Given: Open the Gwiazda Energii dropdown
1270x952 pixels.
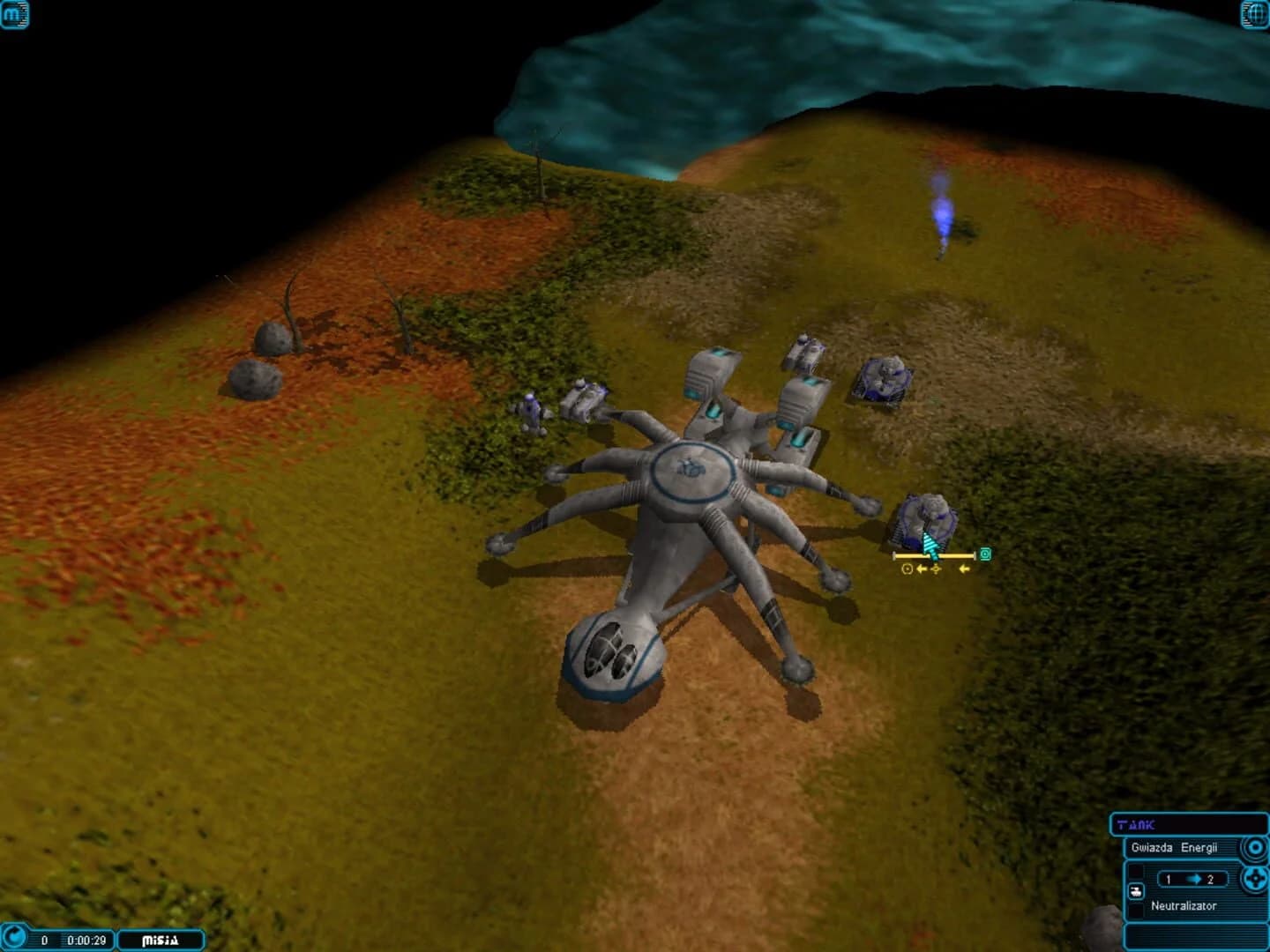Looking at the screenshot, I should pyautogui.click(x=1176, y=847).
